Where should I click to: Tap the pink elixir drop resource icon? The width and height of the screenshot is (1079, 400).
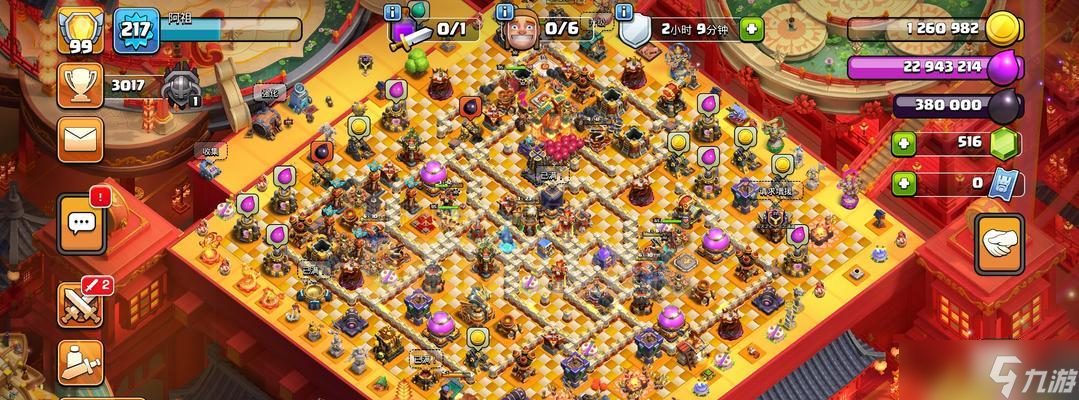[1004, 69]
